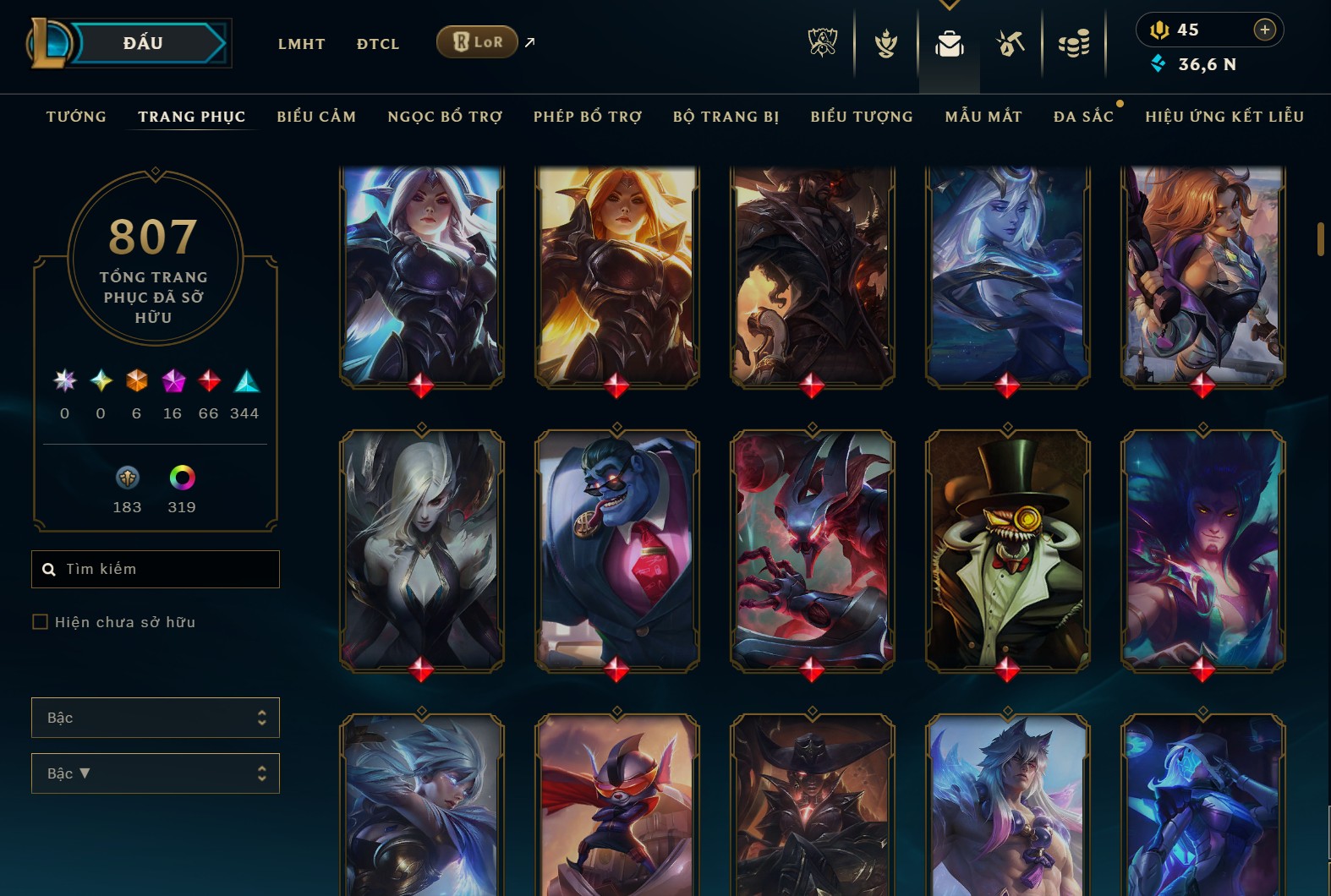The image size is (1331, 896).
Task: Enable the 'Hiện chưa sở hữu' checkbox
Action: [40, 621]
